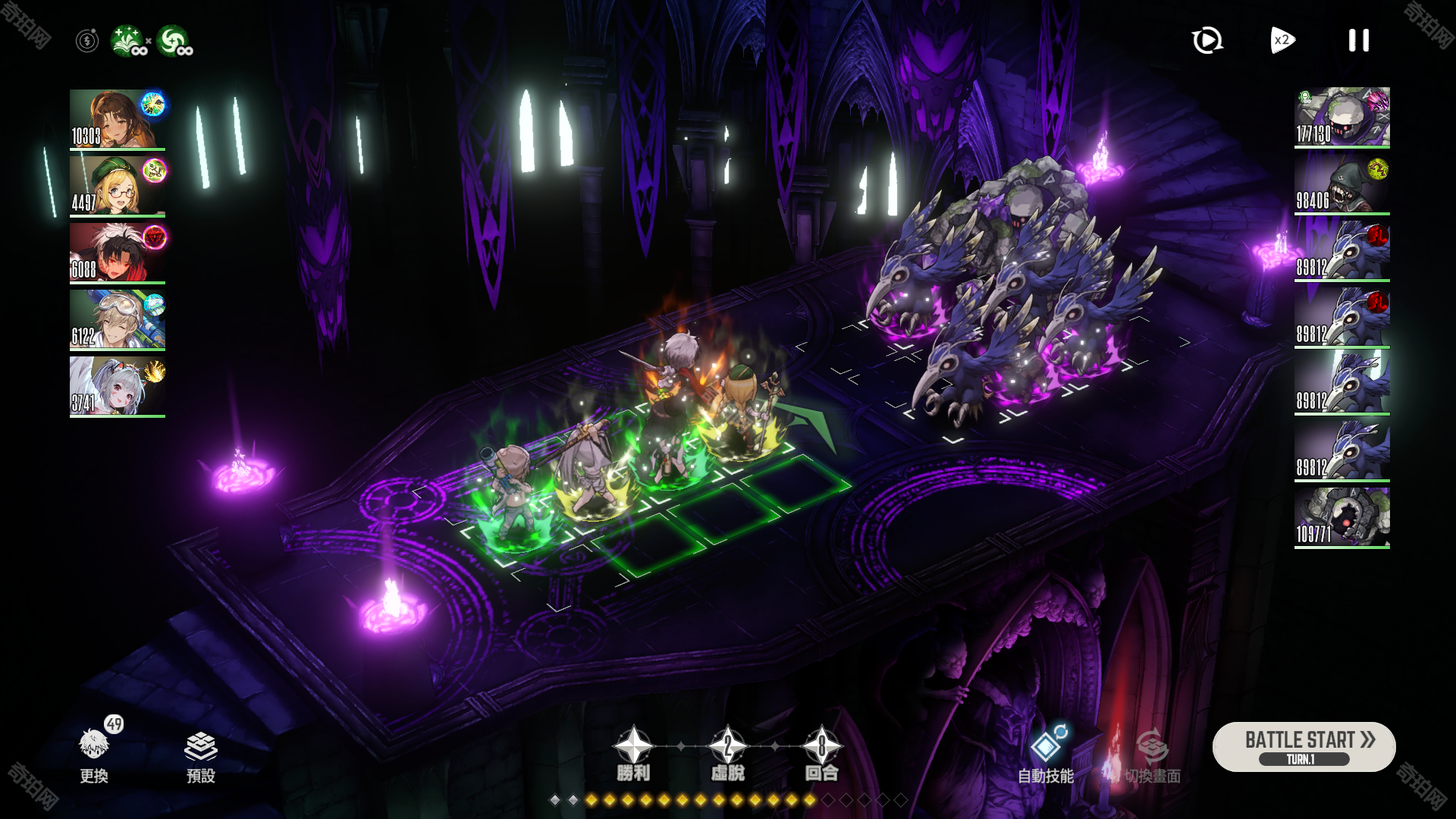The width and height of the screenshot is (1456, 819).
Task: Click the 切換畫面 switch view button
Action: coord(1153,754)
